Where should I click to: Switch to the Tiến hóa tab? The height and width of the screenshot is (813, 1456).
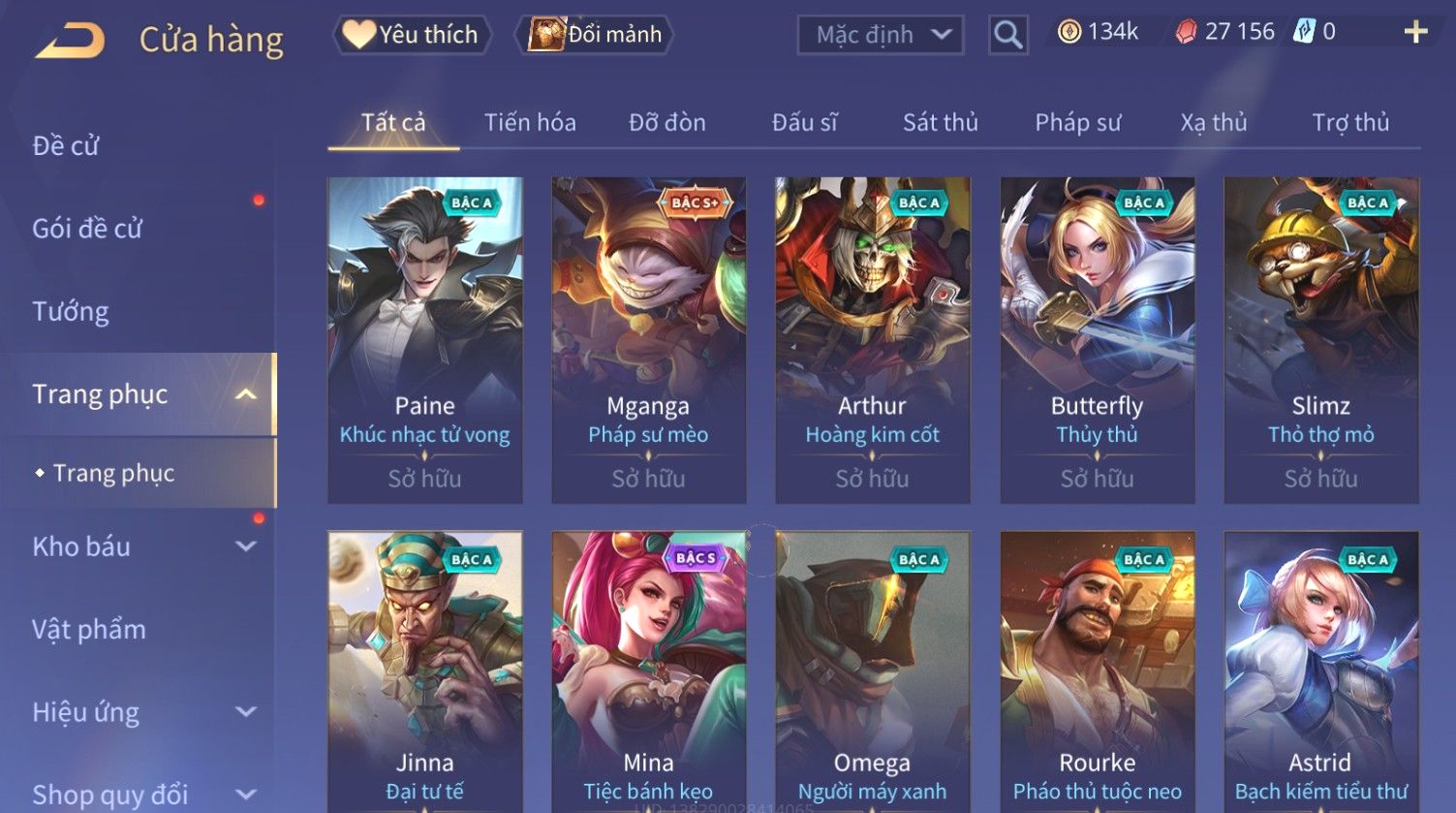(530, 123)
